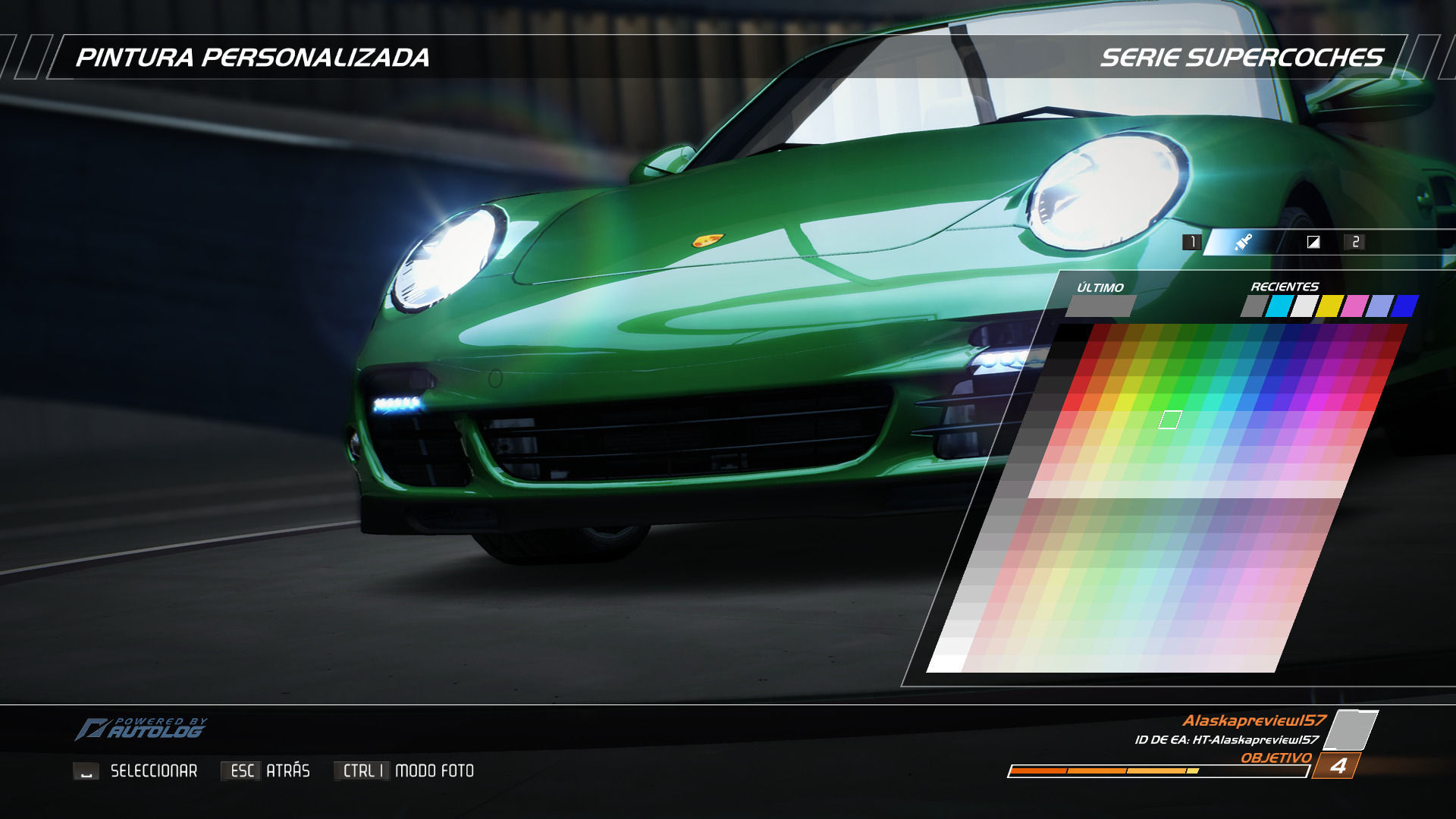
Task: Choose the pink swatch under Recientes
Action: pyautogui.click(x=1354, y=306)
